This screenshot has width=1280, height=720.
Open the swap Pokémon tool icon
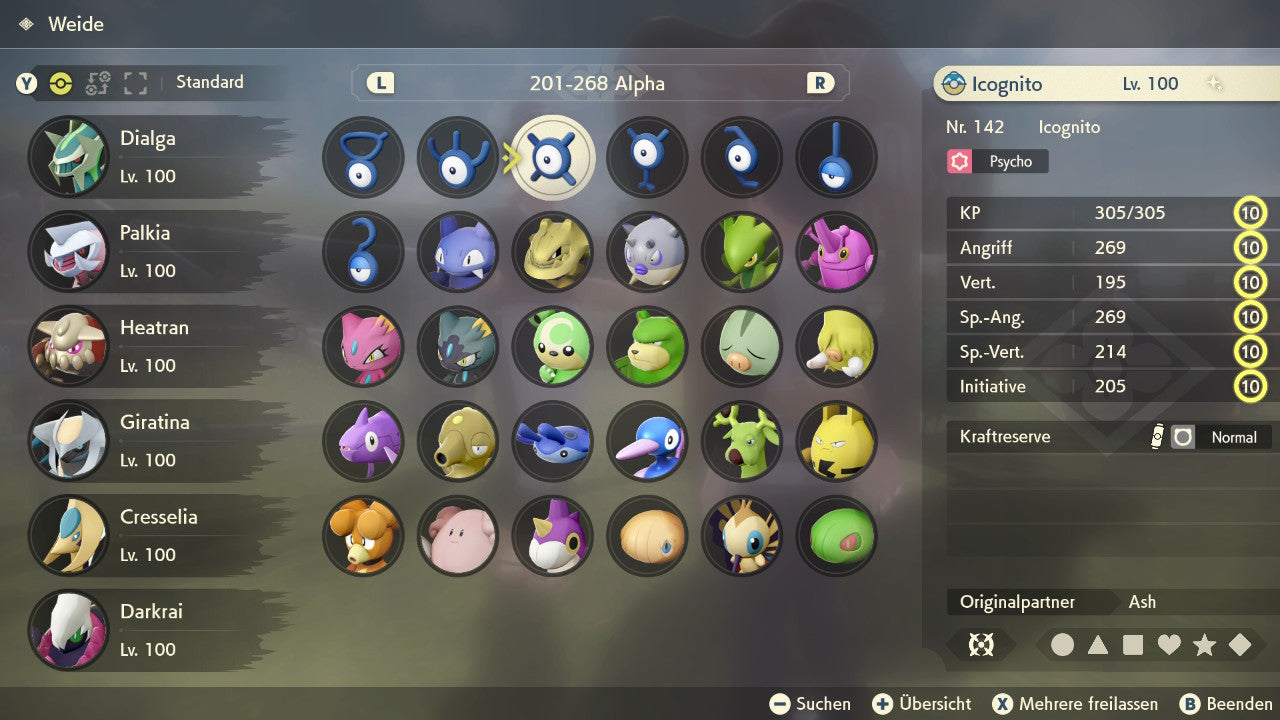point(98,84)
